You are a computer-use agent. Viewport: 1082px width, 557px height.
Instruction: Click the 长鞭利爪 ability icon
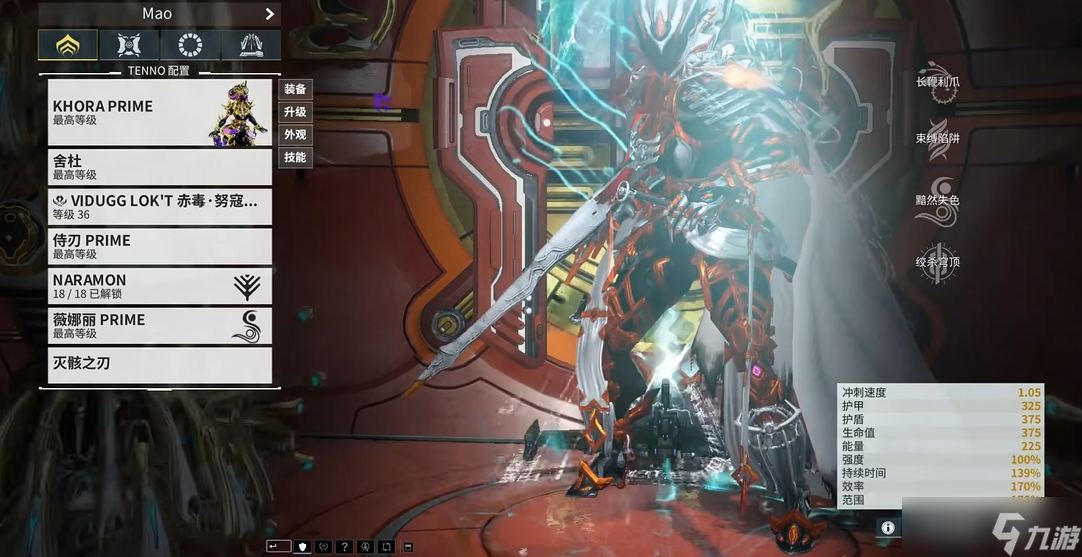coord(940,85)
